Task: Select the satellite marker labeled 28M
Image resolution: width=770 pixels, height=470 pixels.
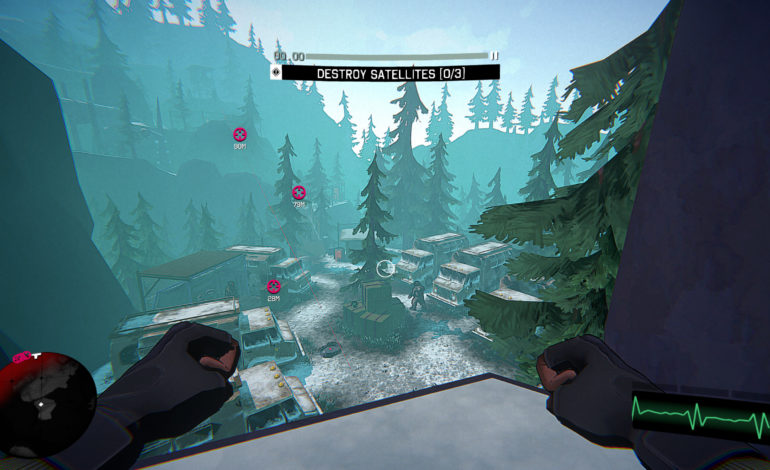Action: coord(273,286)
